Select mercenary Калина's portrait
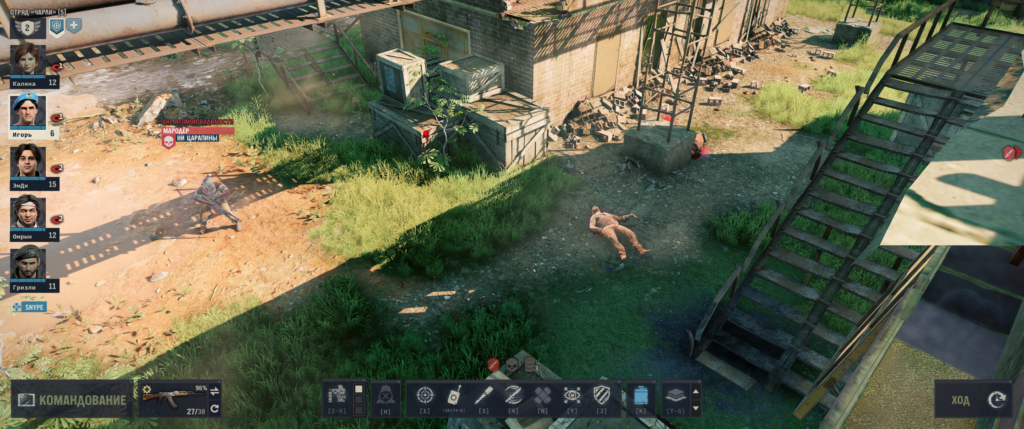Image resolution: width=1024 pixels, height=429 pixels. coord(28,60)
